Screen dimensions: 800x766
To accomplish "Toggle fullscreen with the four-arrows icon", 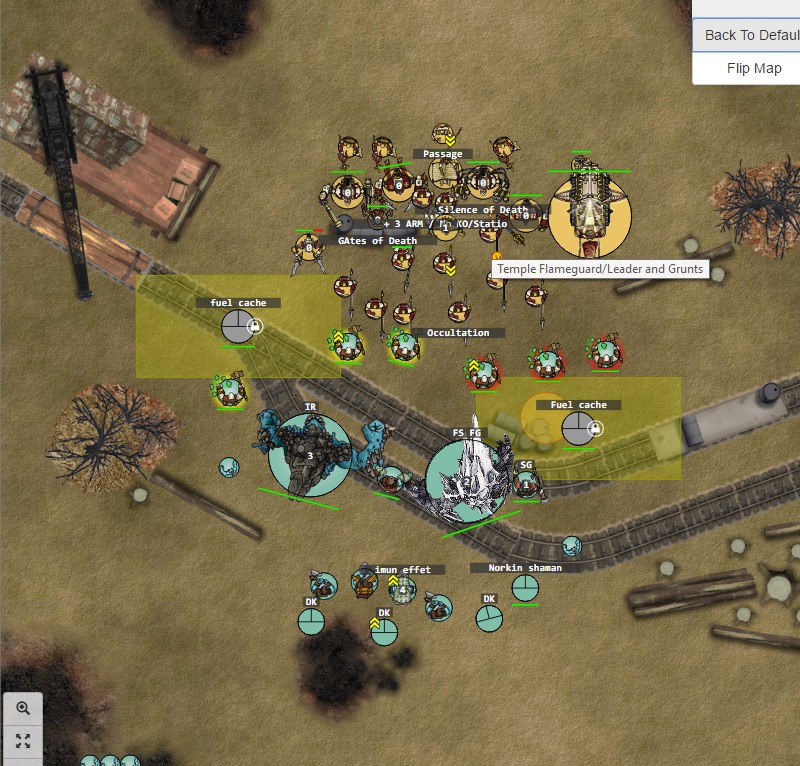I will click(23, 741).
